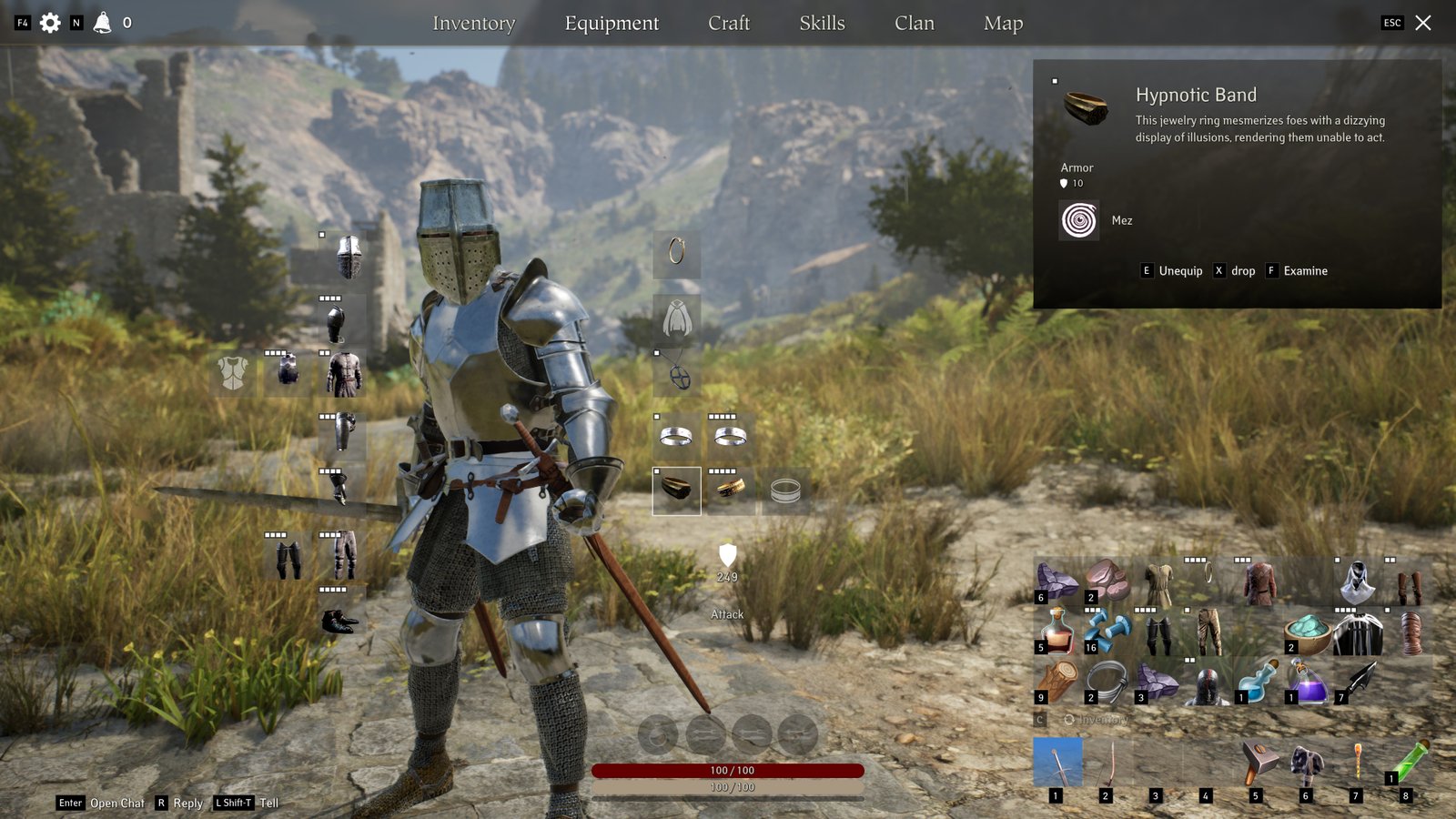The image size is (1456, 819).
Task: Select the equipped black boots slot
Action: (x=341, y=621)
